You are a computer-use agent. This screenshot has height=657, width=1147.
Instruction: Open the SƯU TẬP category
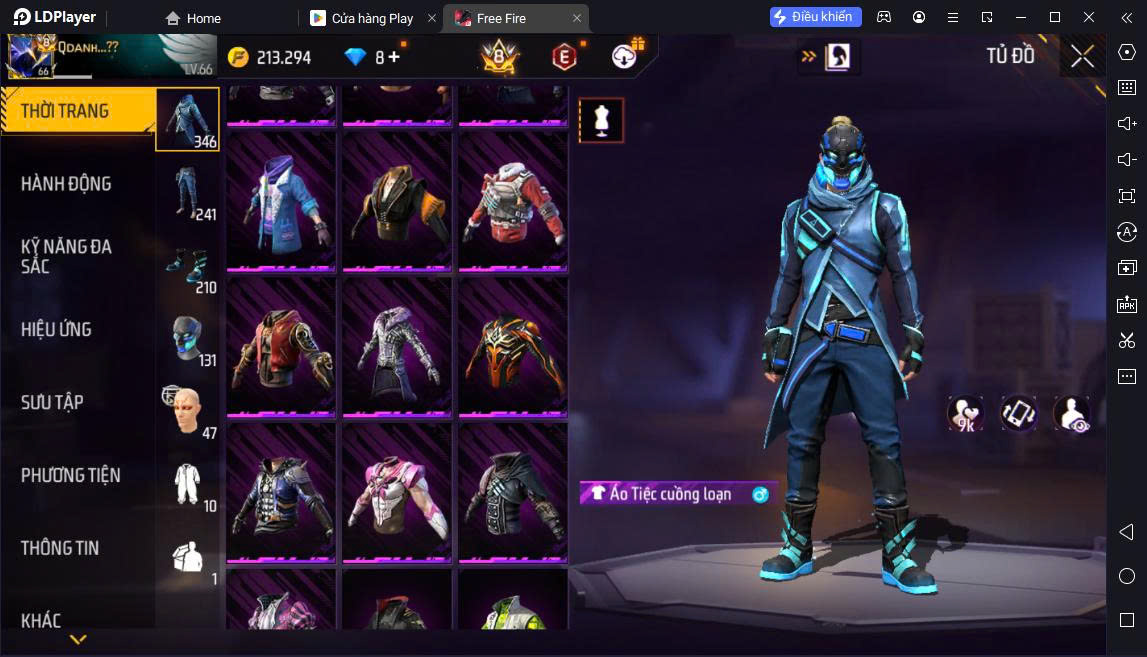click(52, 402)
